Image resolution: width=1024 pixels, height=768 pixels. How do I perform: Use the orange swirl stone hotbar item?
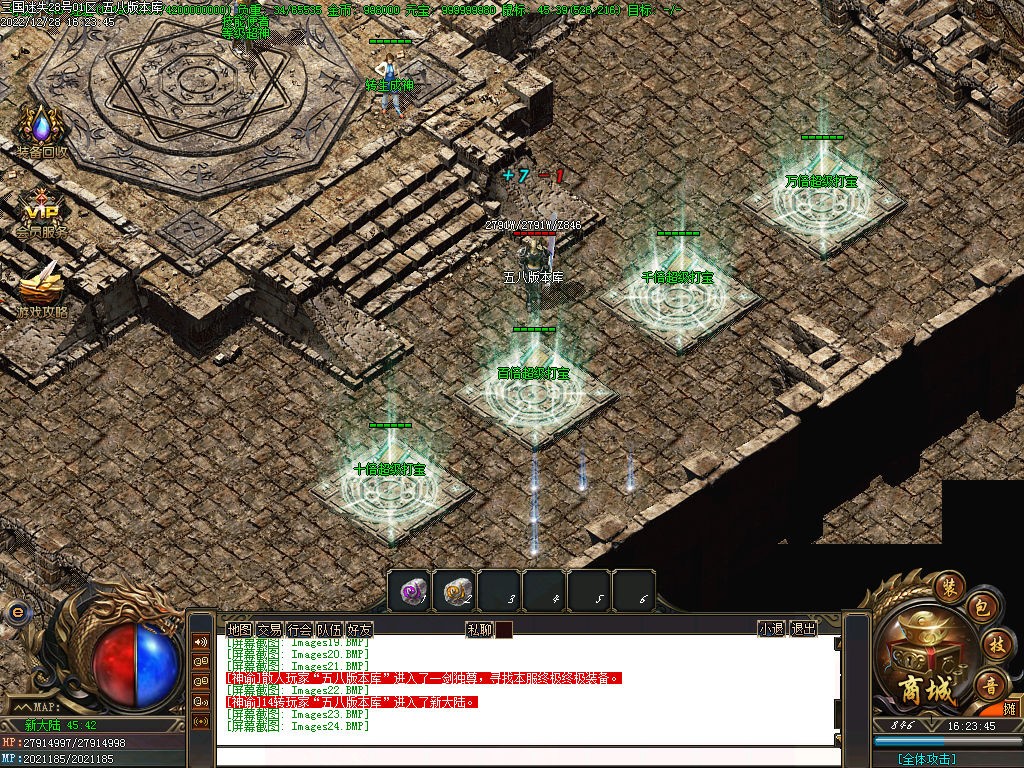coord(456,591)
